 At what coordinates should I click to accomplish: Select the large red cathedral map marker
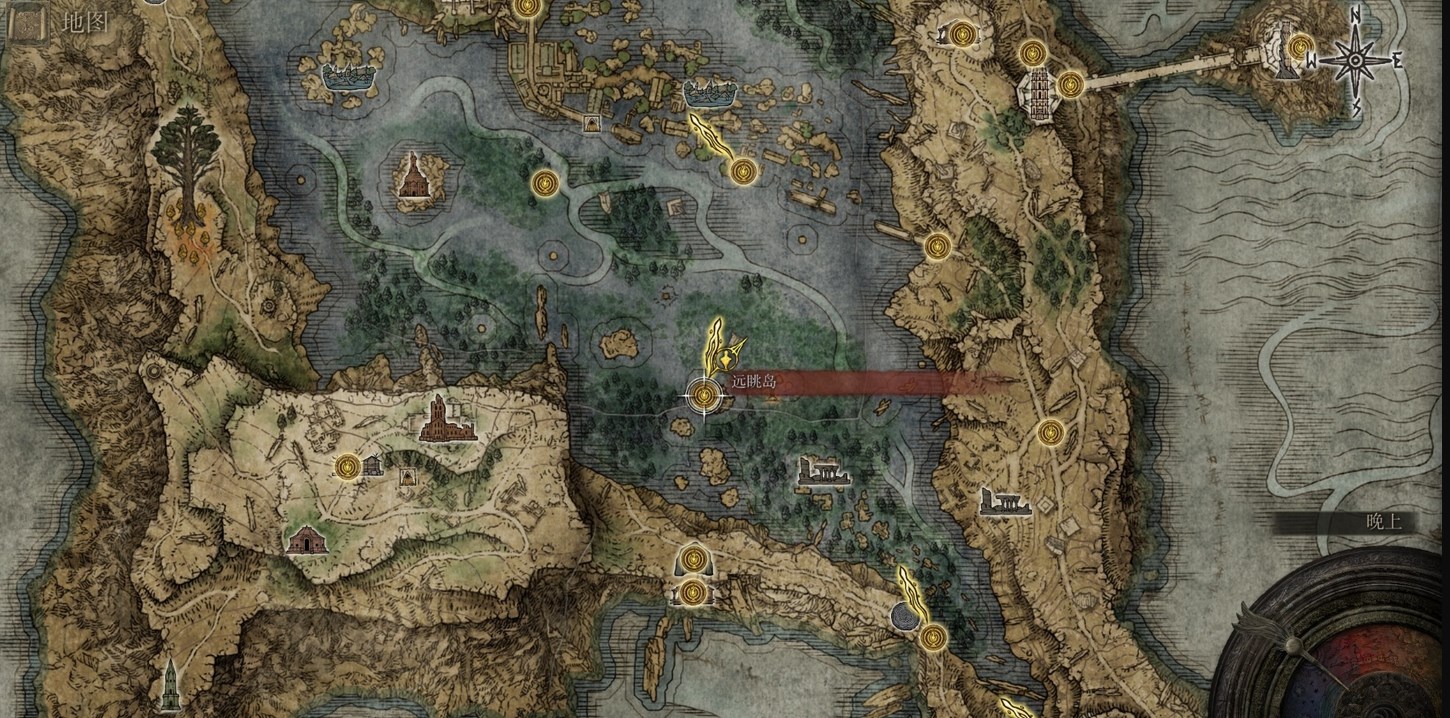[441, 418]
